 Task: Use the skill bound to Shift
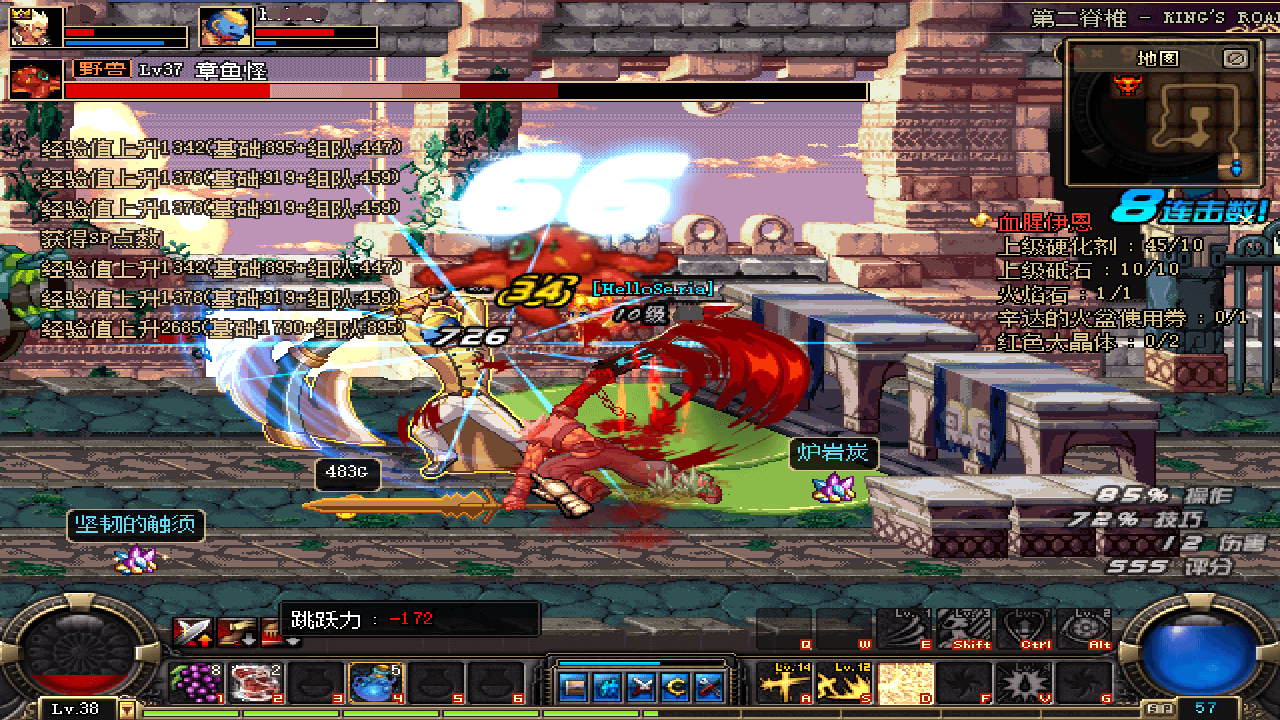click(x=964, y=629)
